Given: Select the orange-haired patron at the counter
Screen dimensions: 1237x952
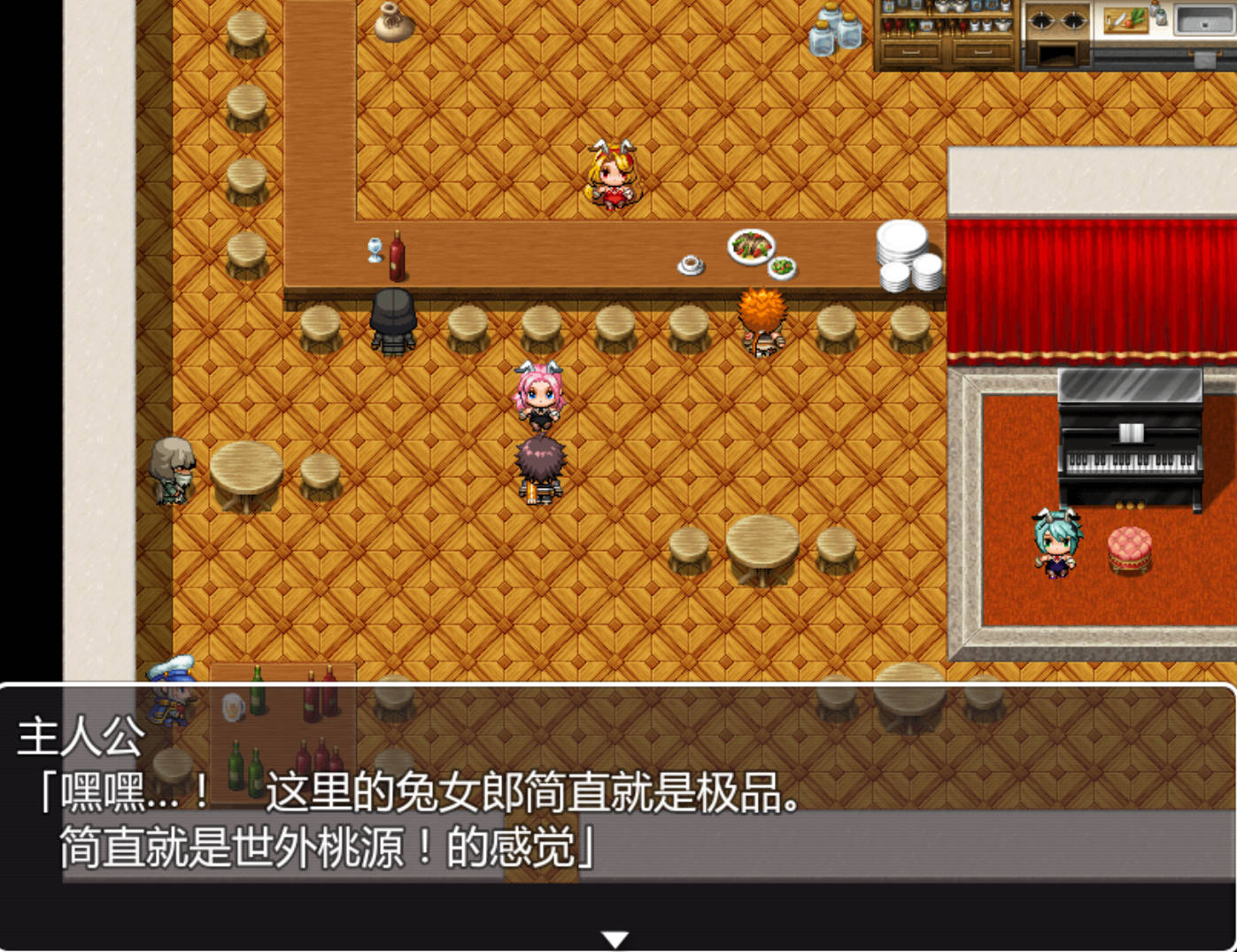Looking at the screenshot, I should pyautogui.click(x=763, y=319).
